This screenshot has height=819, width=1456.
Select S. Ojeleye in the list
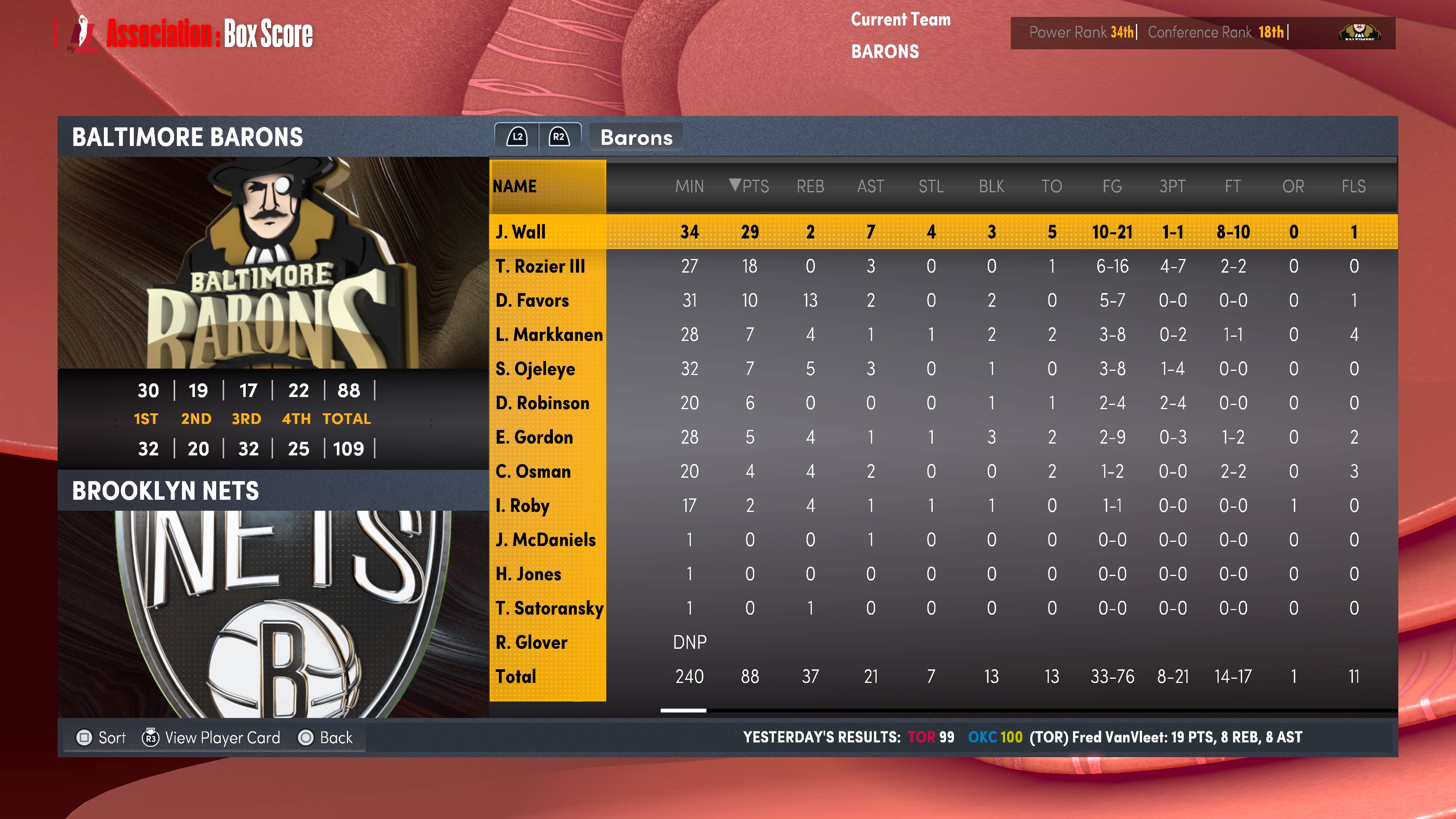click(535, 369)
